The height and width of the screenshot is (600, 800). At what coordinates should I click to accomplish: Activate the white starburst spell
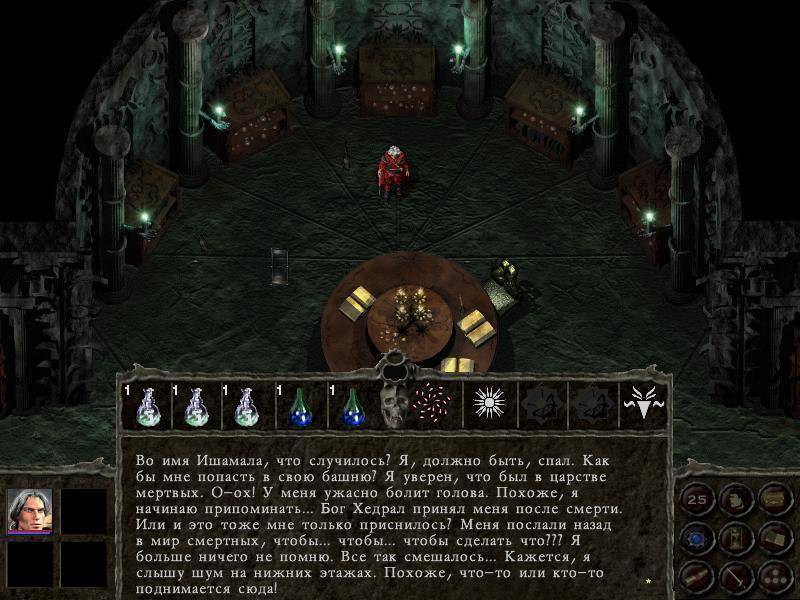click(490, 403)
